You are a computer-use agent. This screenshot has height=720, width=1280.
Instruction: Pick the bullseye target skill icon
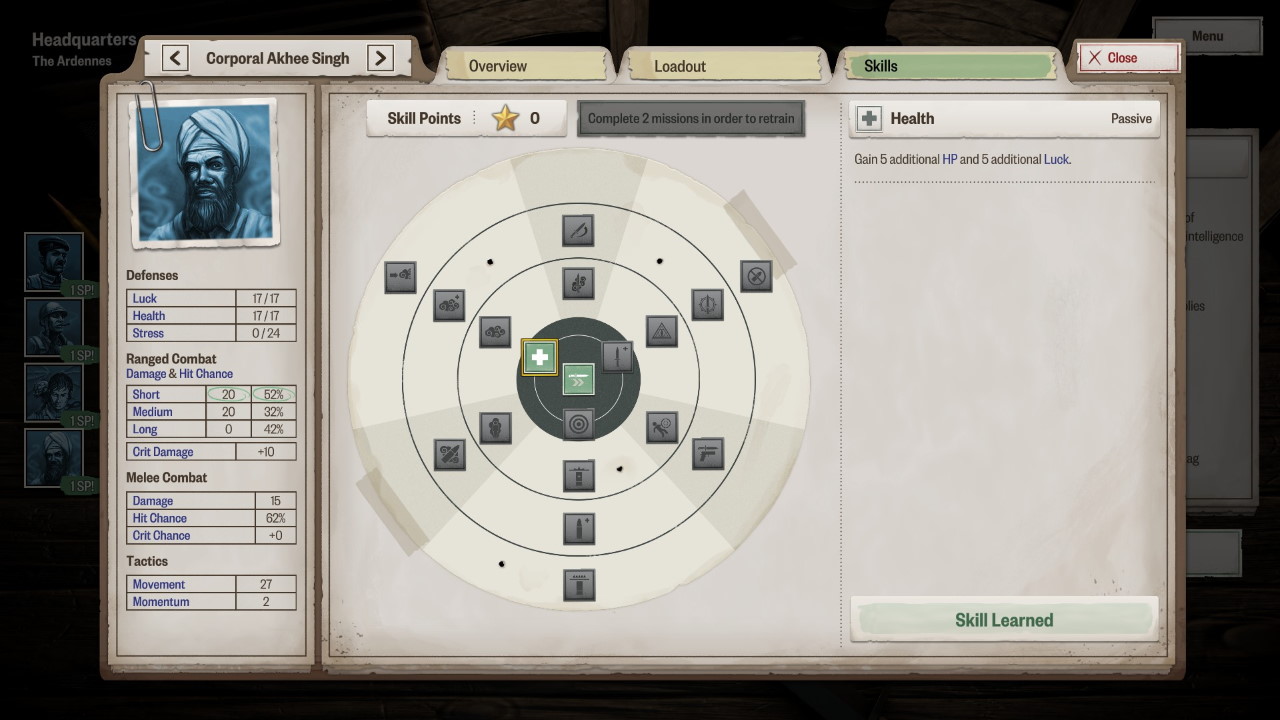[578, 424]
